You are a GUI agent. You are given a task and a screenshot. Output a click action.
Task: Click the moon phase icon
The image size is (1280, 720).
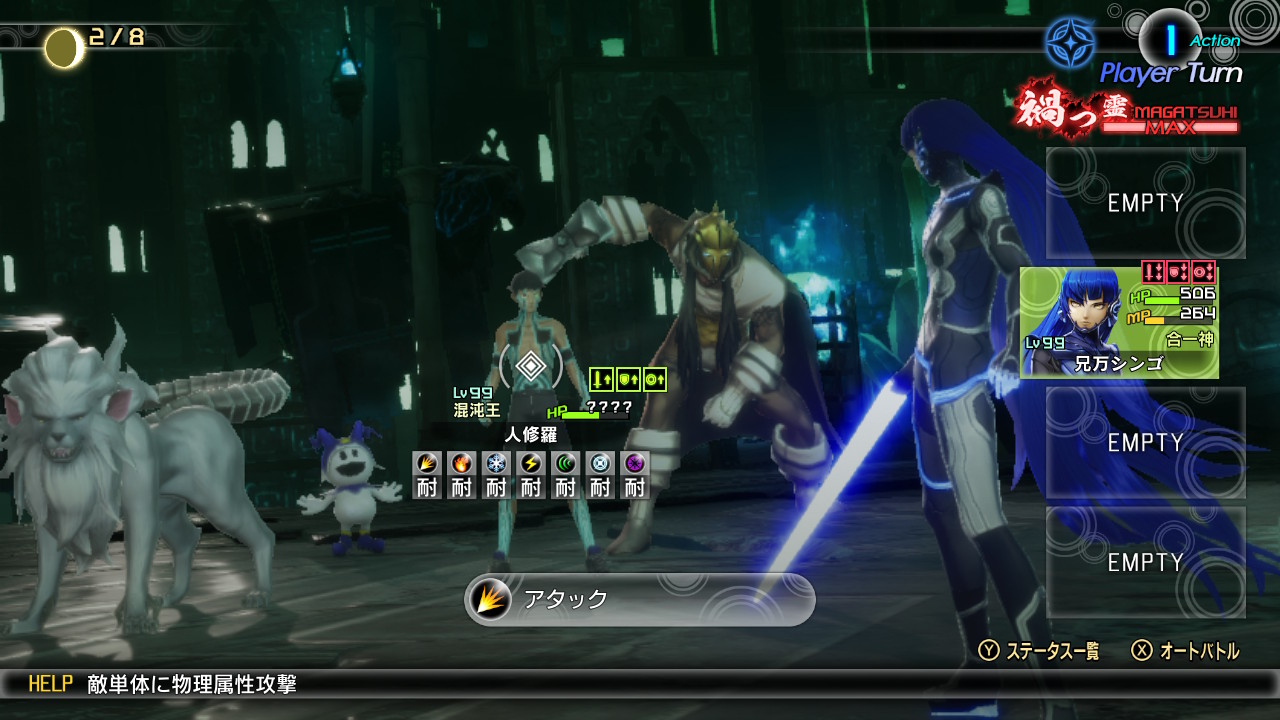[64, 47]
